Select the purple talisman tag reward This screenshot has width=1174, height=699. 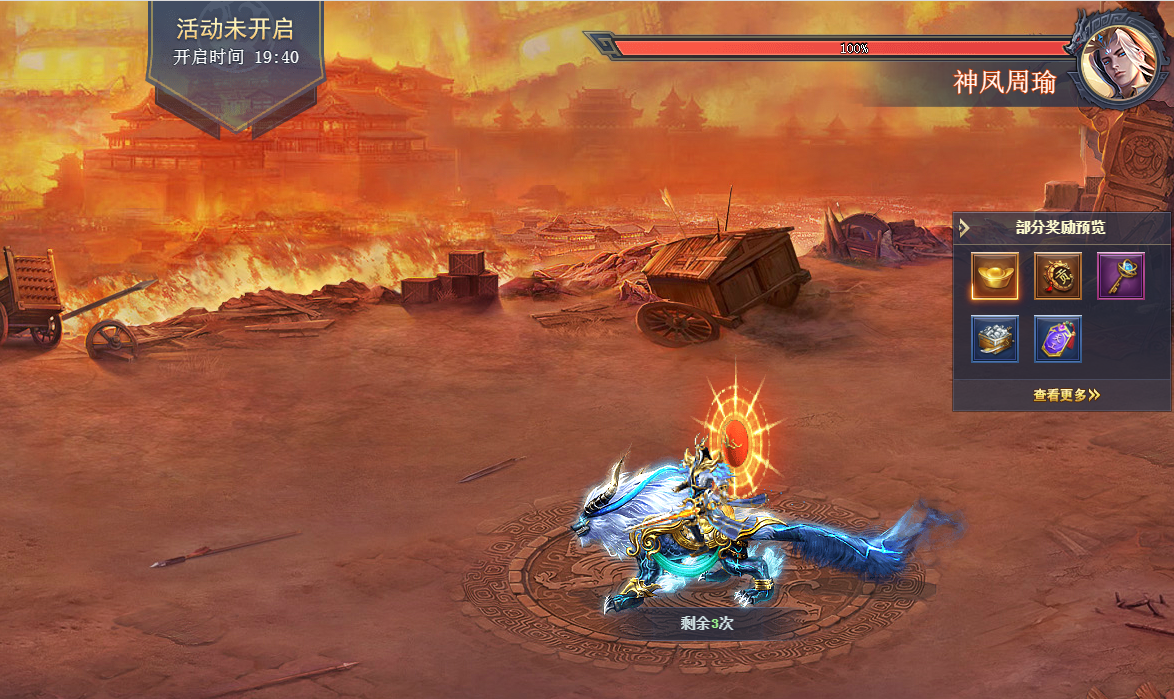point(1057,338)
